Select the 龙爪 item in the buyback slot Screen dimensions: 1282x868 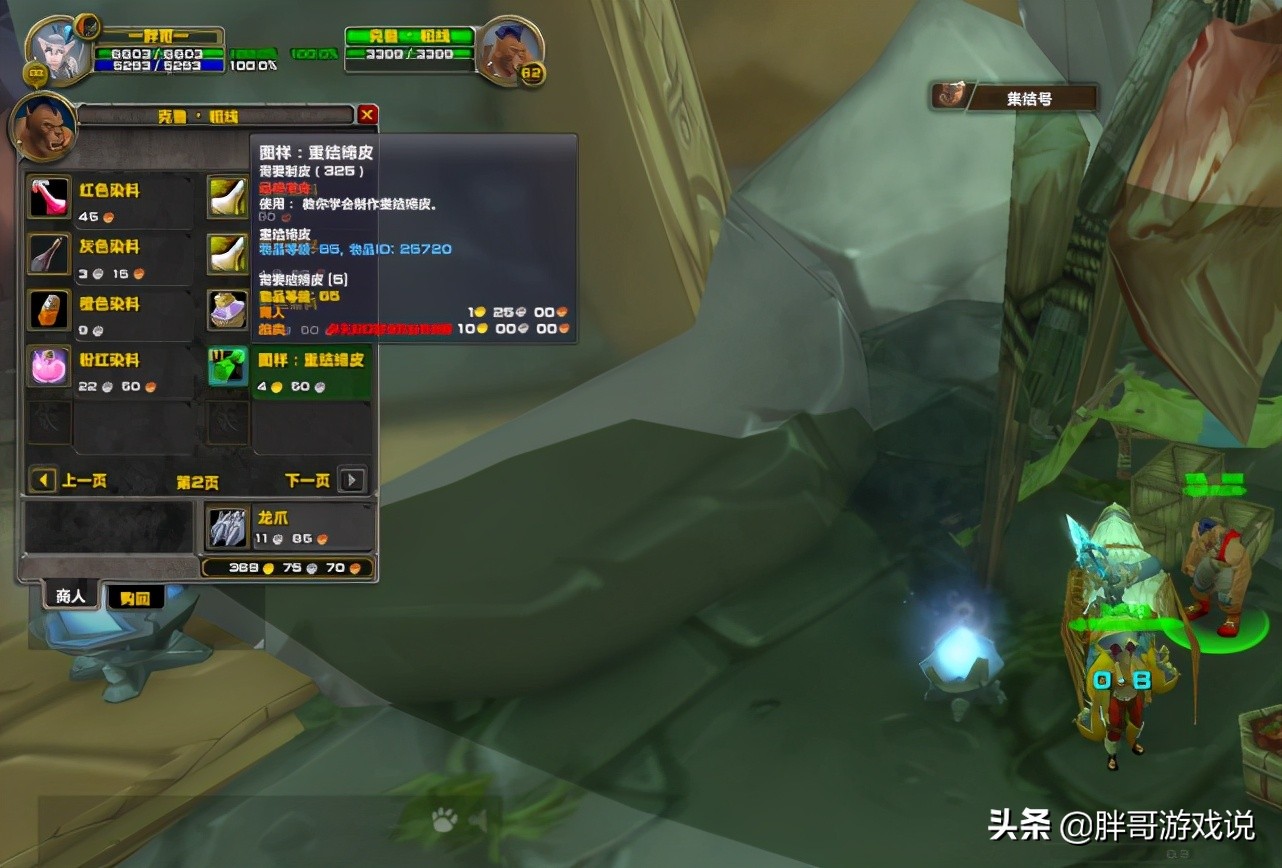pos(226,526)
